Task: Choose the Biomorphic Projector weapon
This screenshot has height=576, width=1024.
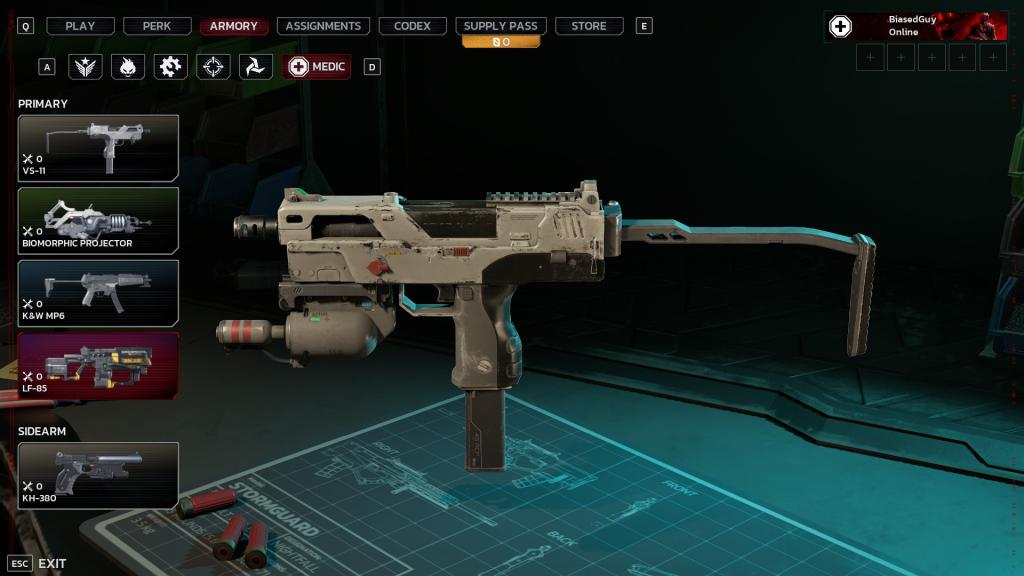Action: (98, 220)
